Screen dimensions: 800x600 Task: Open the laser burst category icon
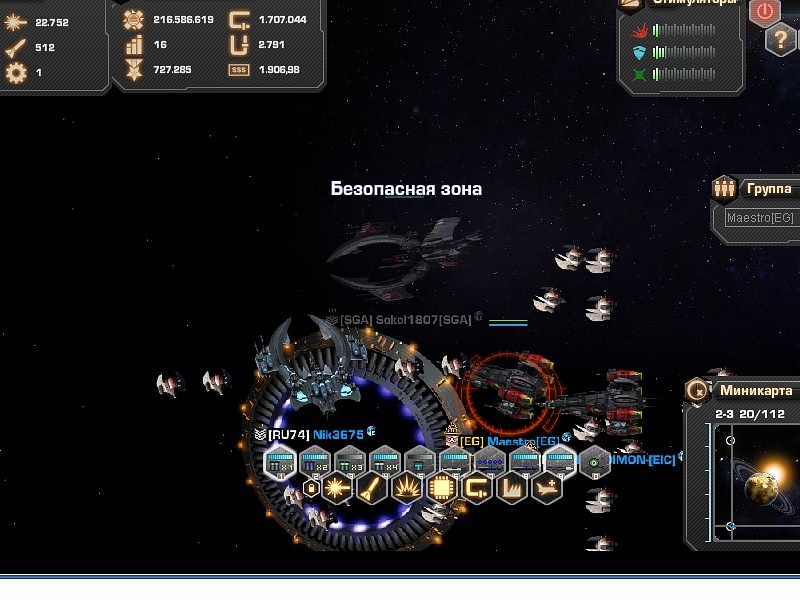[336, 489]
